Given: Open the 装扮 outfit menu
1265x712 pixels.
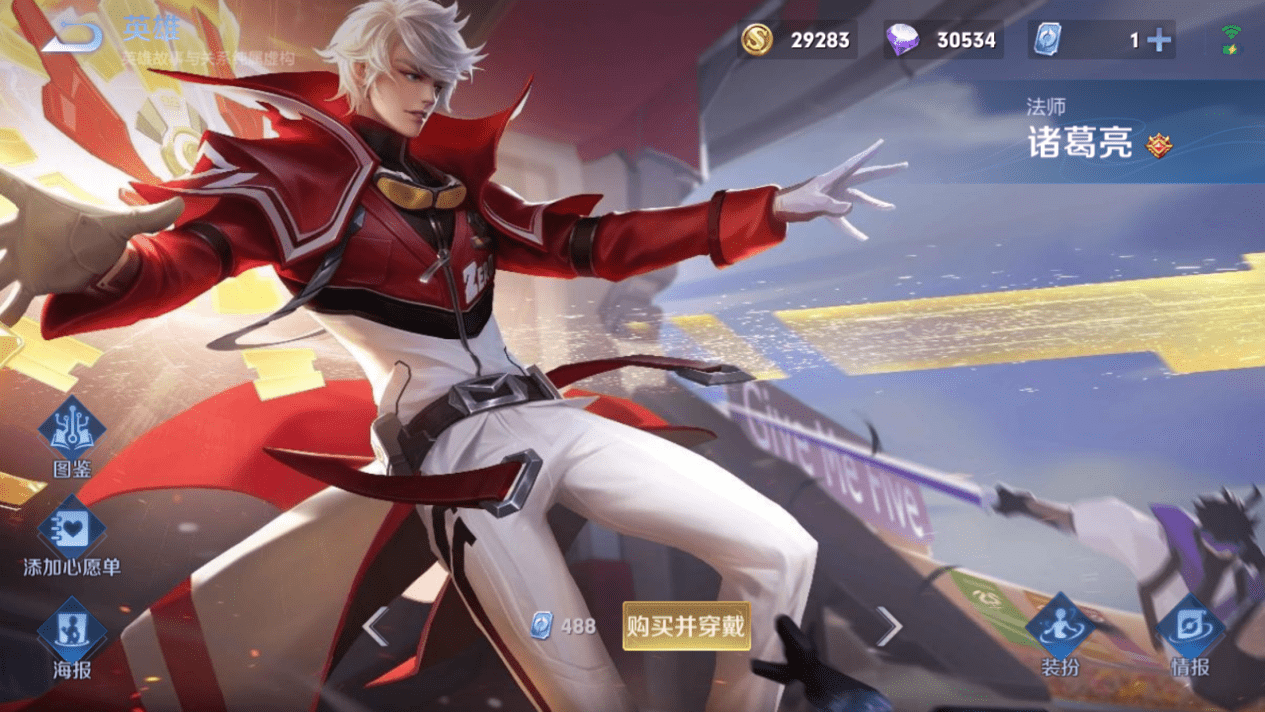Looking at the screenshot, I should click(x=1060, y=628).
